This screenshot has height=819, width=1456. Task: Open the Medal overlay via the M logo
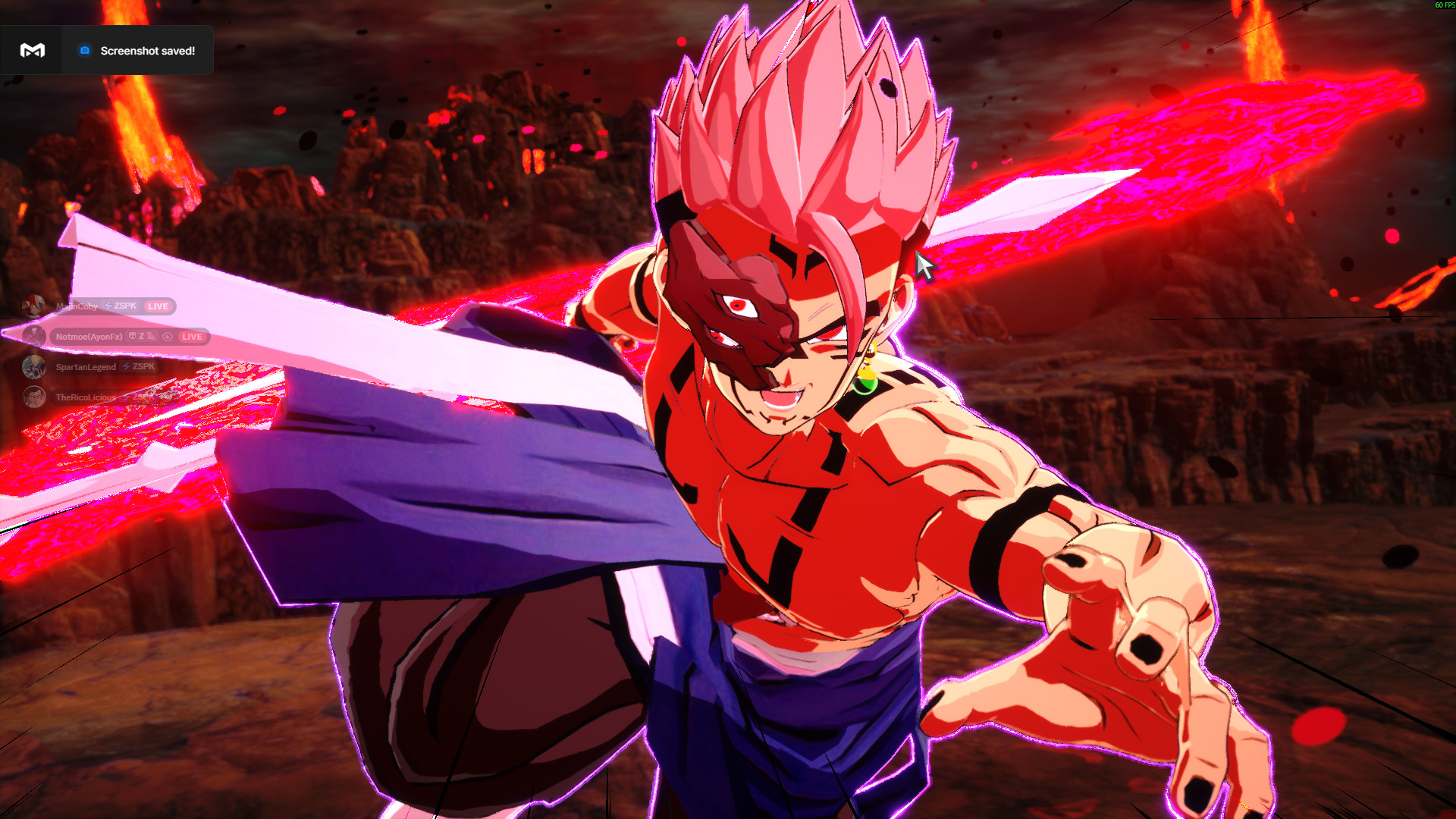click(x=30, y=50)
